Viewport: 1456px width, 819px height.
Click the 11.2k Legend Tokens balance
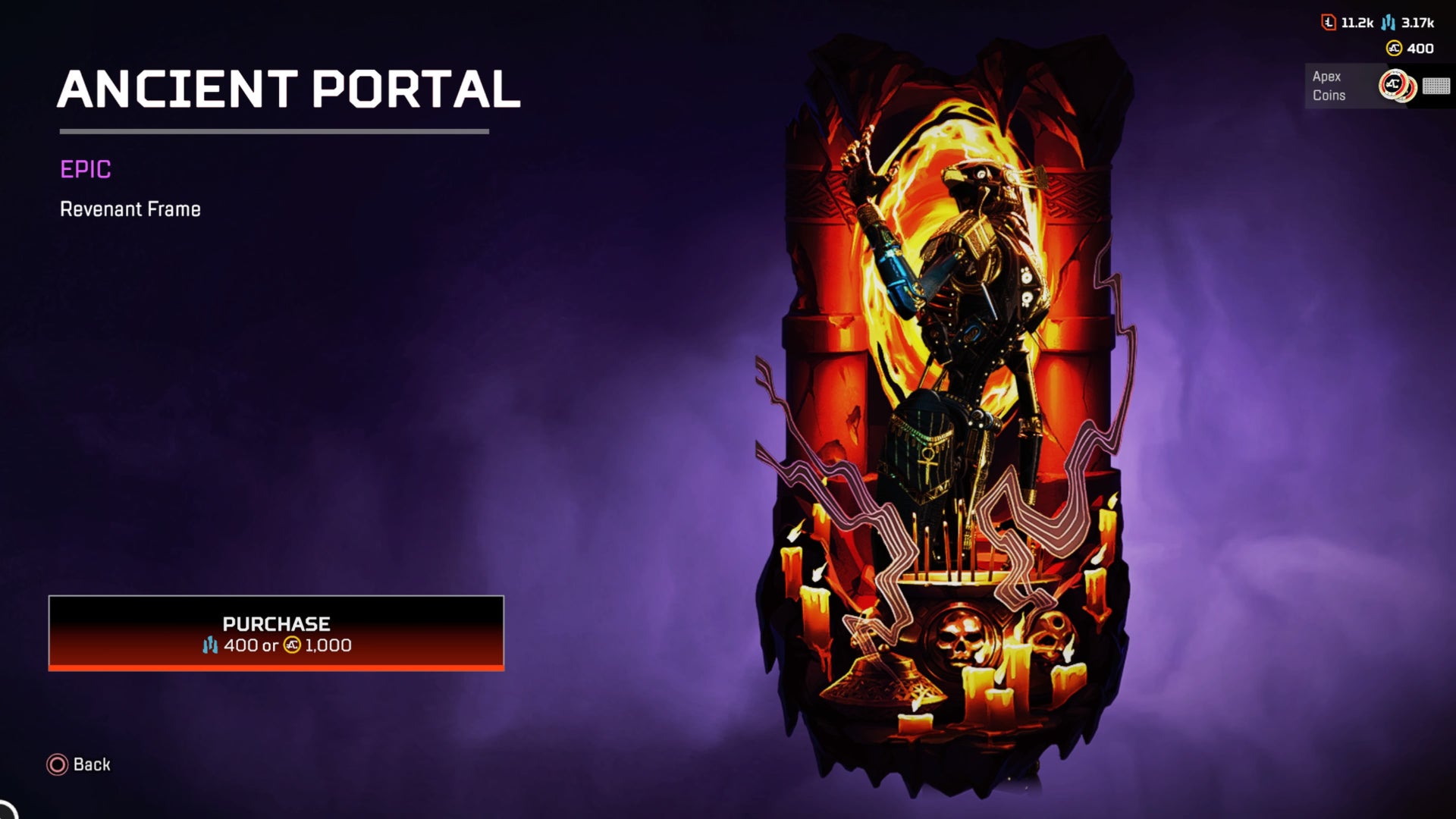[x=1357, y=24]
